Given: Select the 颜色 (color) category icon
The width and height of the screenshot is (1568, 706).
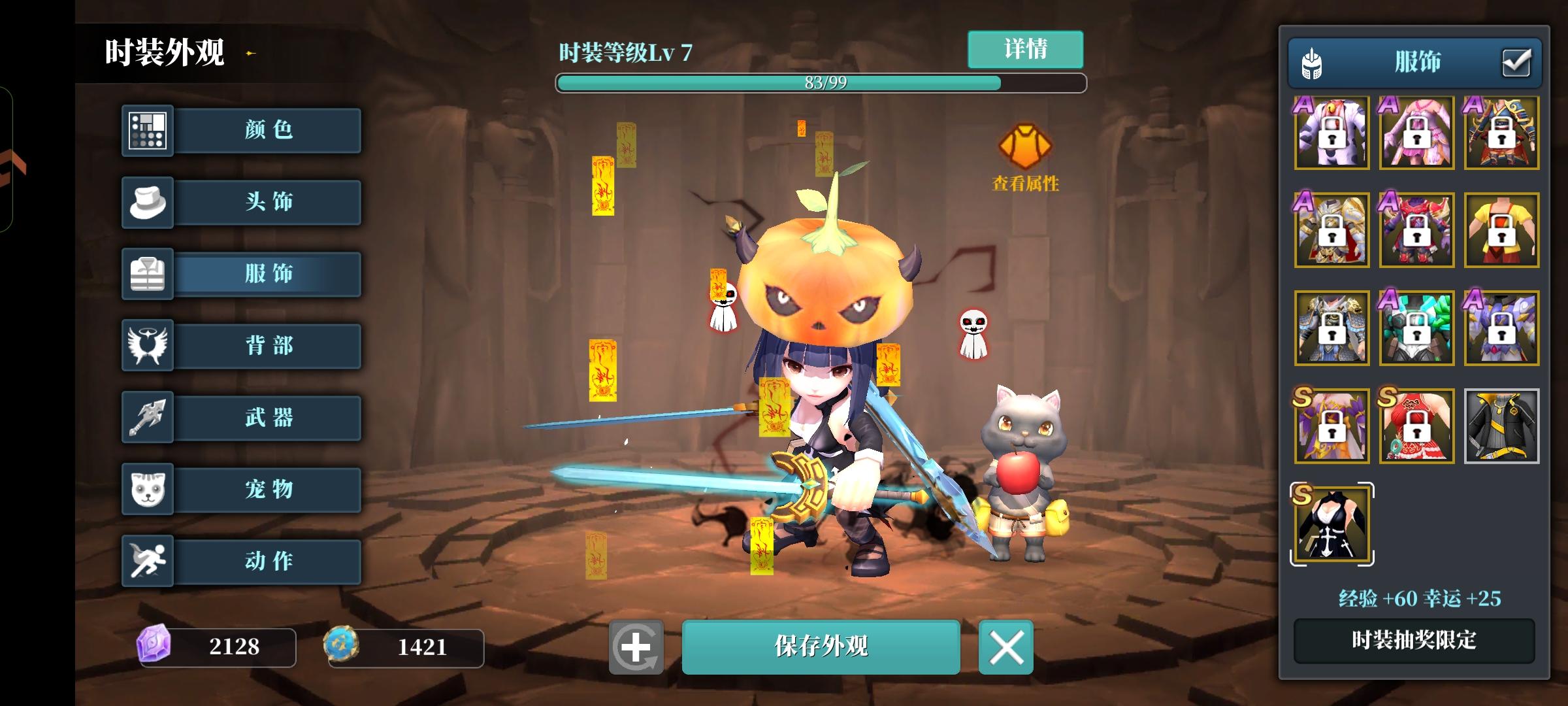Looking at the screenshot, I should pyautogui.click(x=148, y=130).
